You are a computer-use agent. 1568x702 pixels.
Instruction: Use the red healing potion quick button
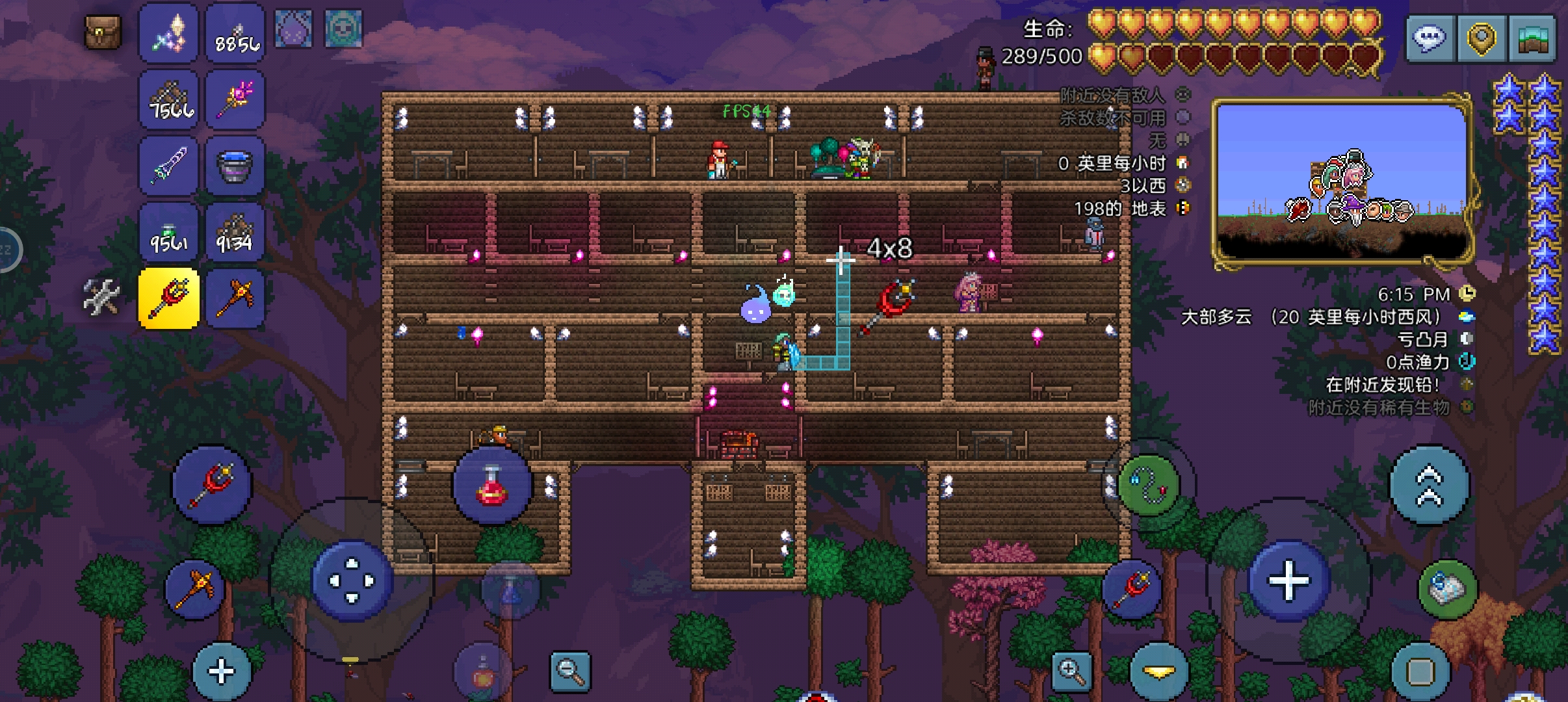click(x=492, y=486)
